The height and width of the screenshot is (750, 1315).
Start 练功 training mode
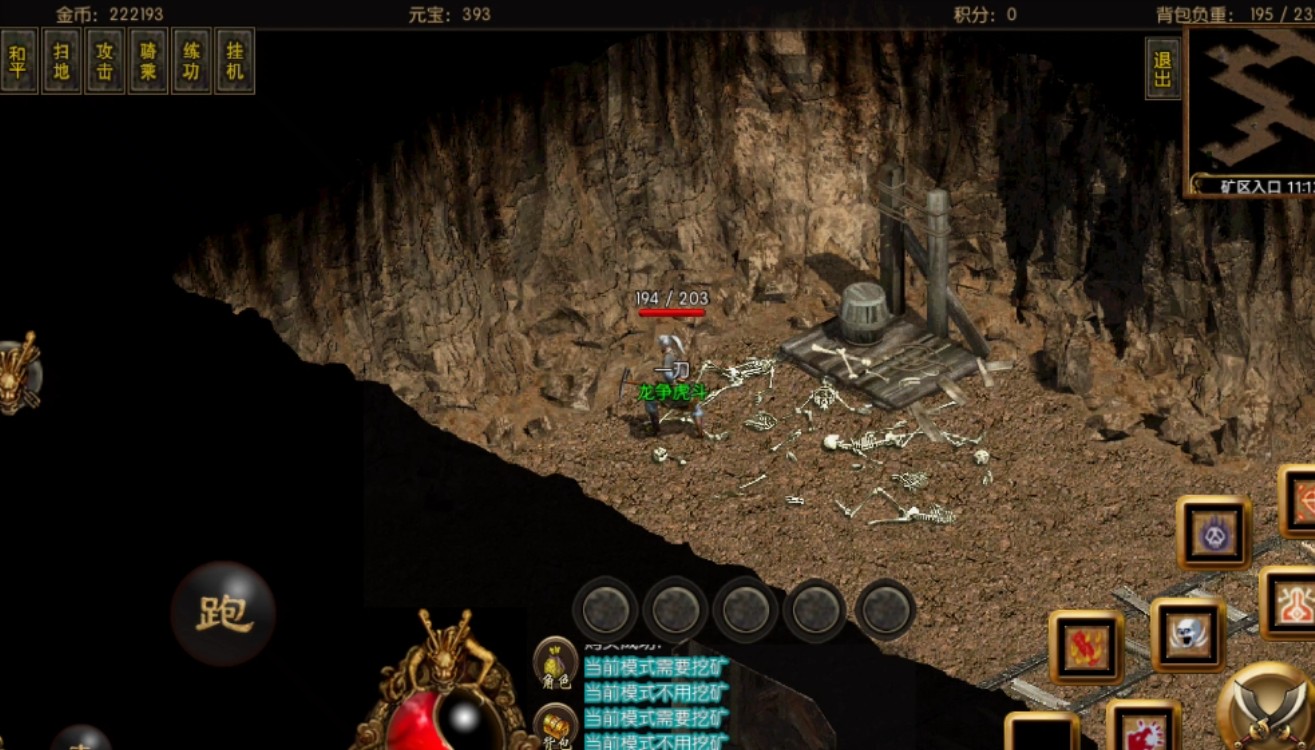(x=191, y=61)
